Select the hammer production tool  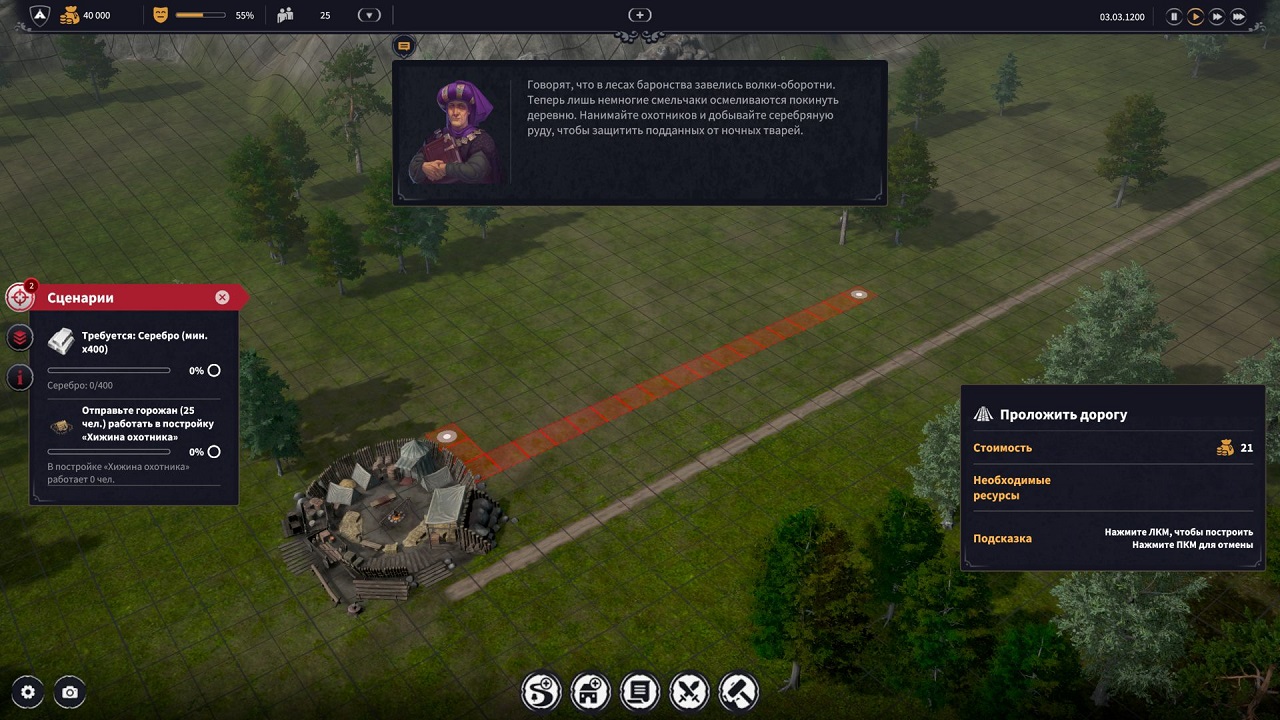click(738, 691)
